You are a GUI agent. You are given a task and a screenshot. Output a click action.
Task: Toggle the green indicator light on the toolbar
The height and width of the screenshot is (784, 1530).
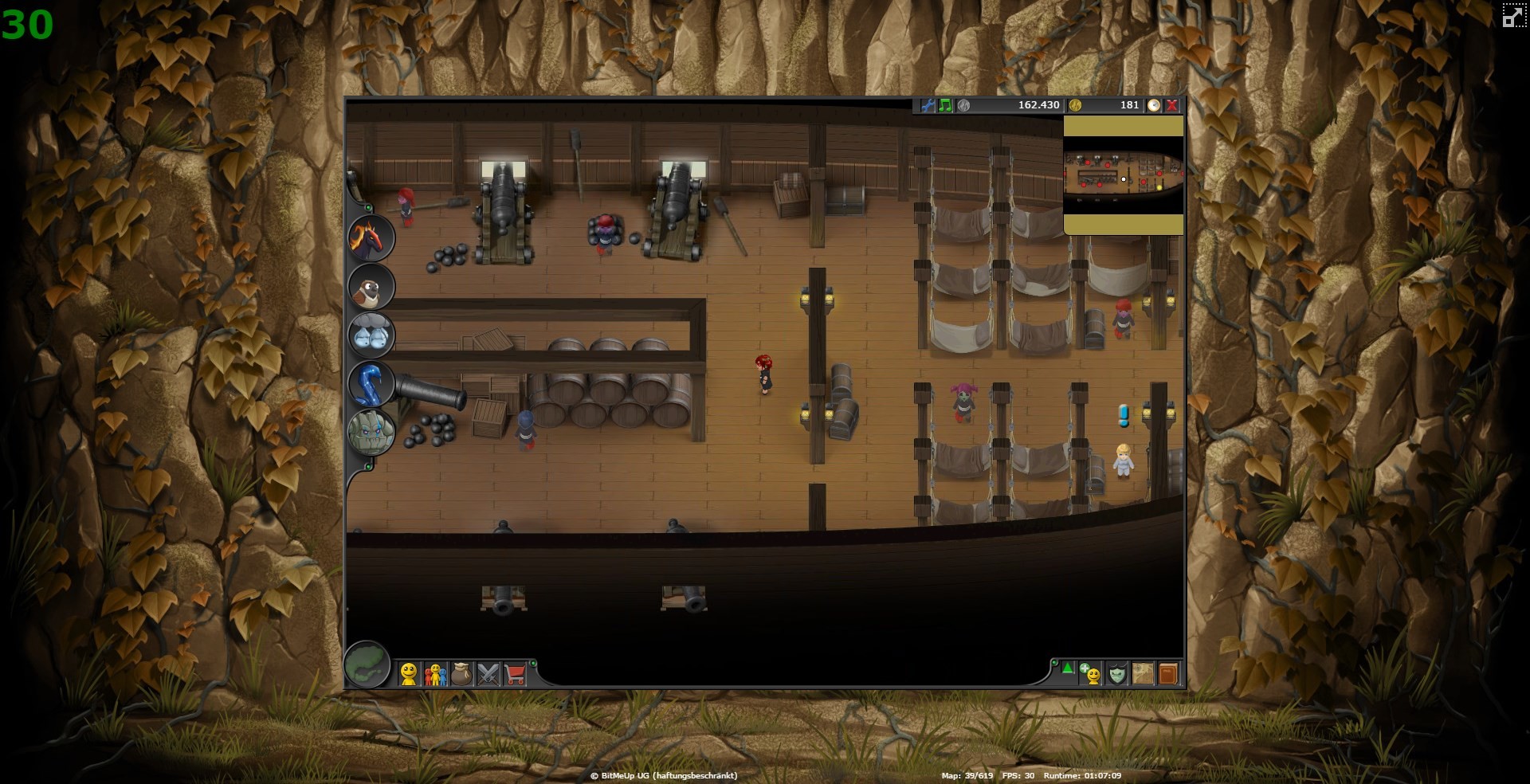click(x=532, y=664)
